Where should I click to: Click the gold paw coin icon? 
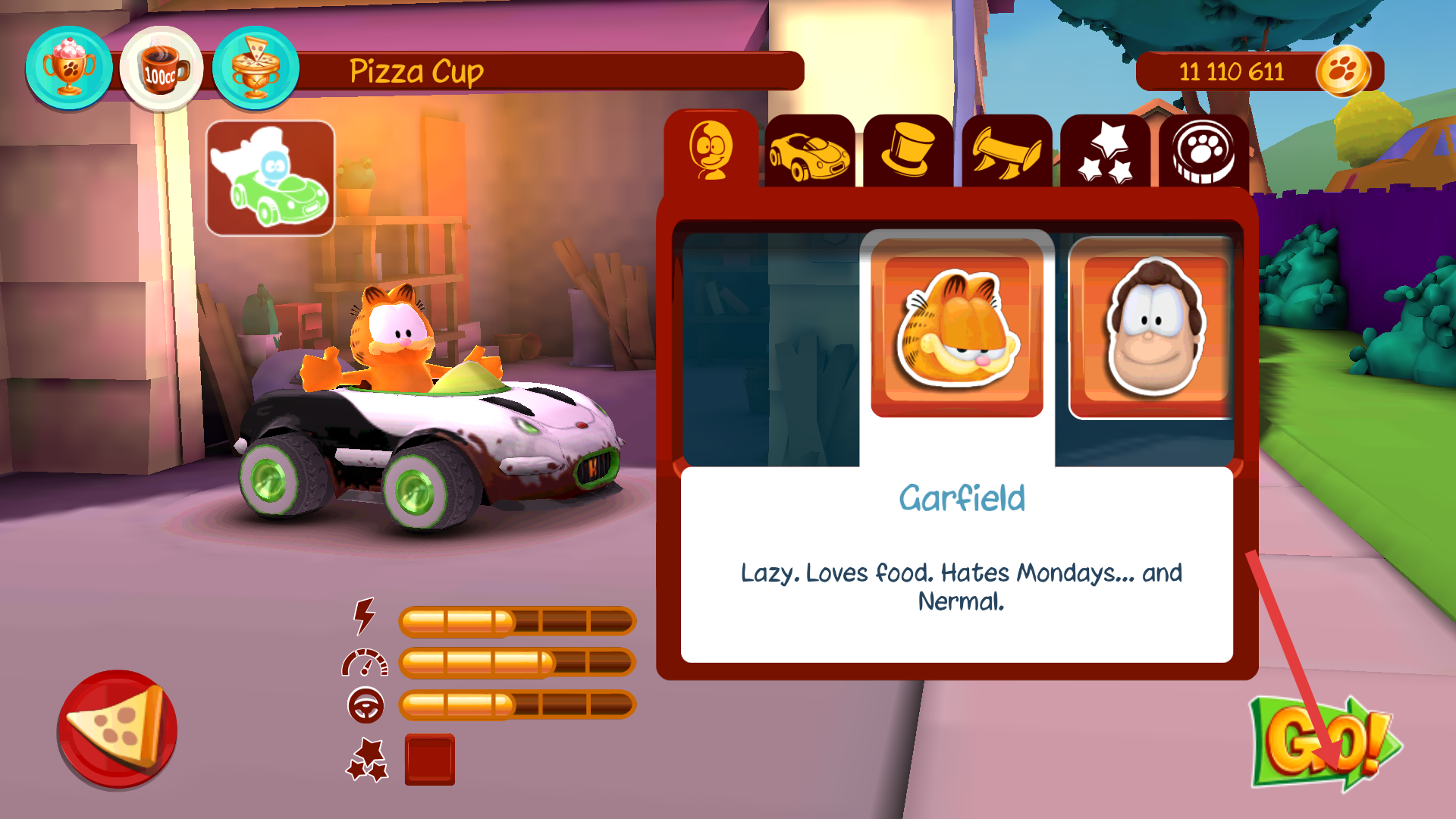(x=1343, y=72)
